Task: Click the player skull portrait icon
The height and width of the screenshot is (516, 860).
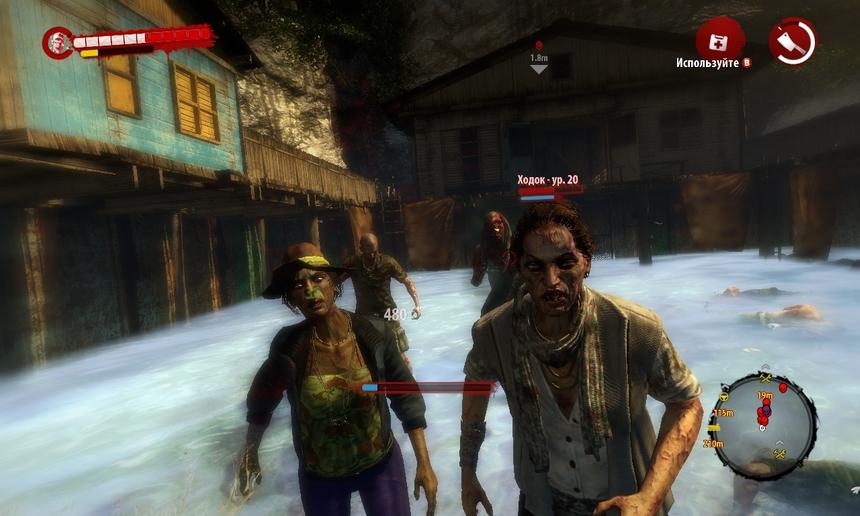Action: [x=57, y=42]
